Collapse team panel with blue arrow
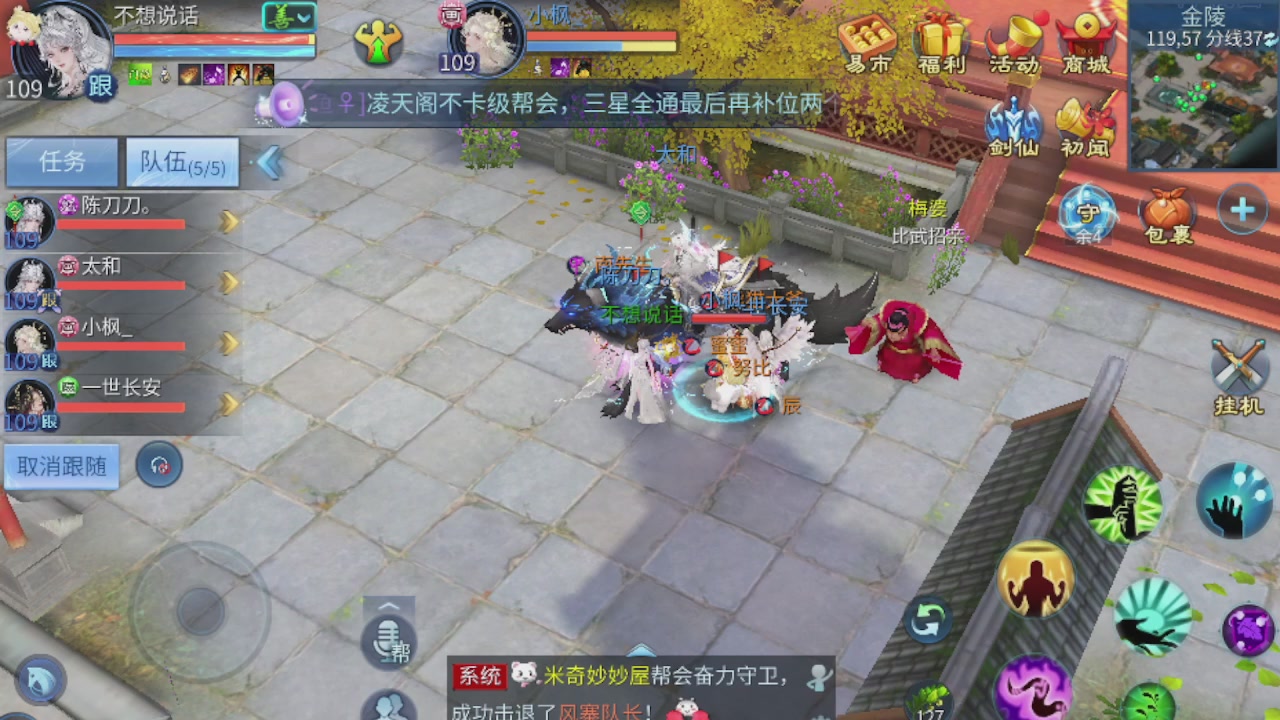Screen dimensions: 1280x720 click(268, 162)
